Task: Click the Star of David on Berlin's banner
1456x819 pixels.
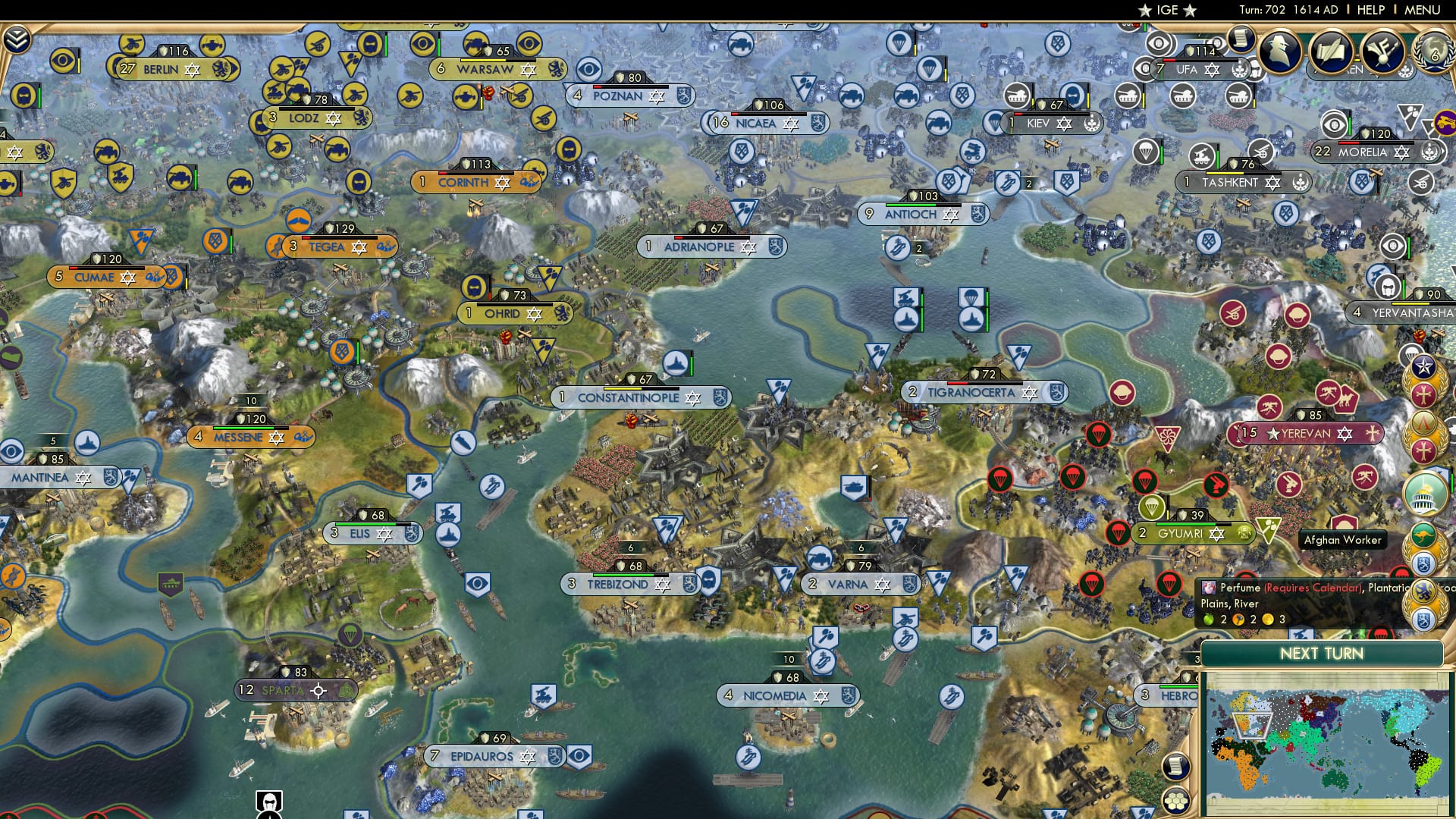Action: (x=192, y=67)
